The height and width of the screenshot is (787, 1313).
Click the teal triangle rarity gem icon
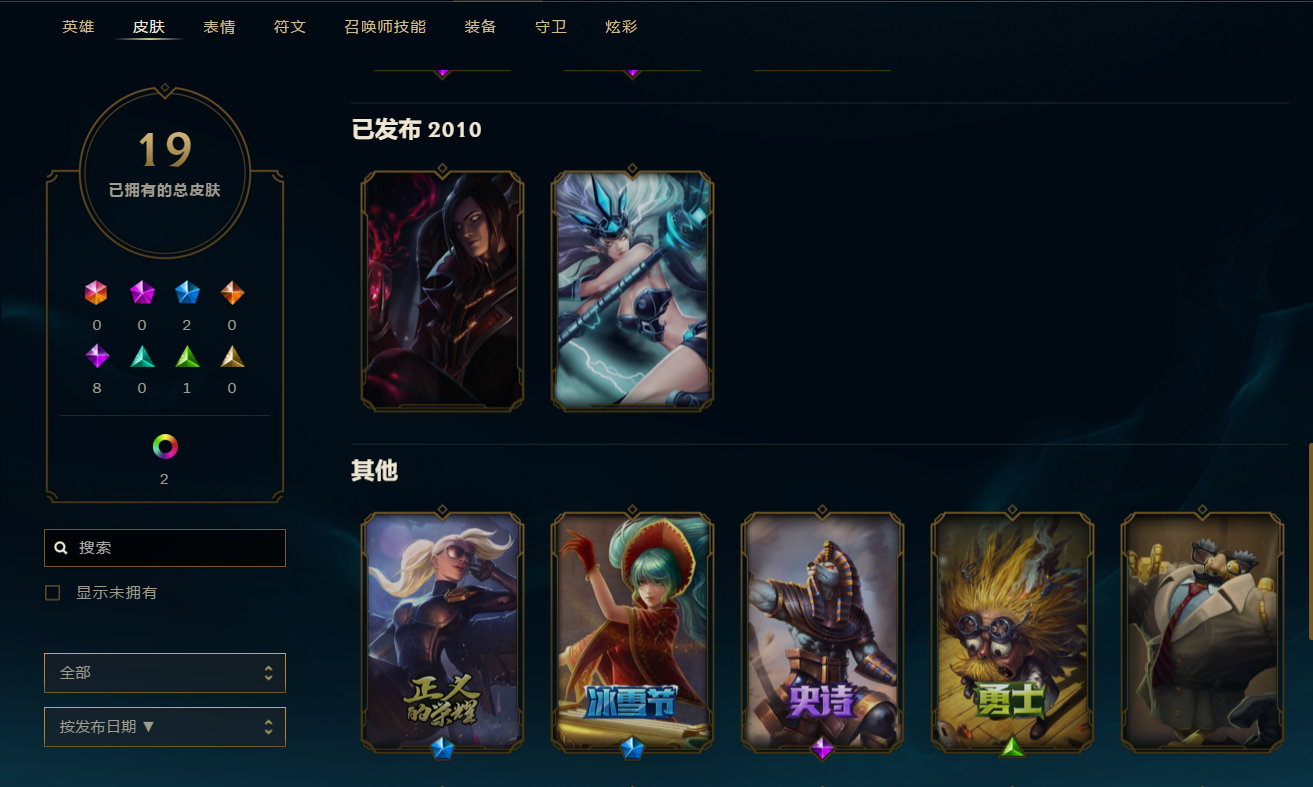pos(142,356)
